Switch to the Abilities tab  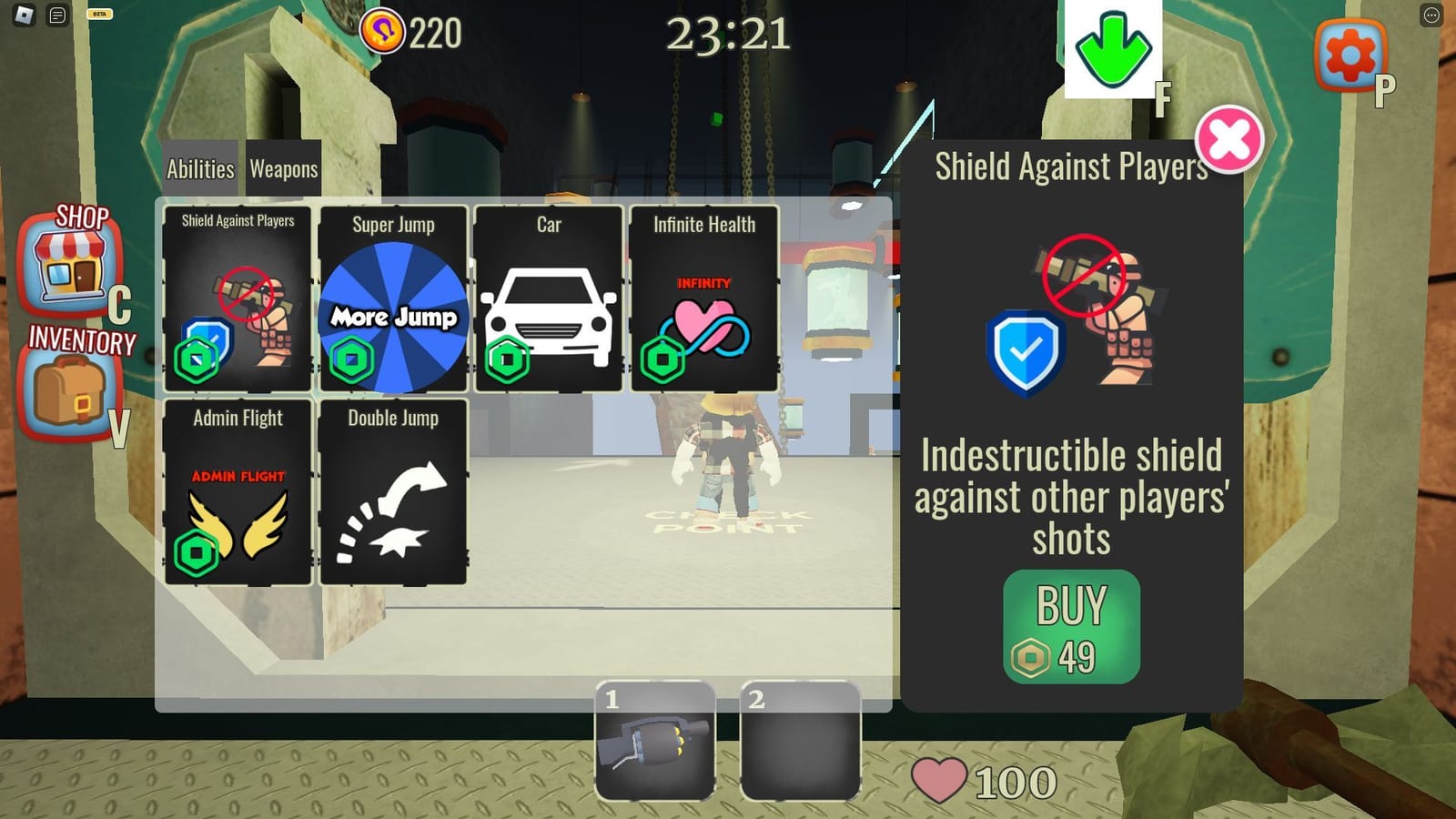tap(199, 168)
